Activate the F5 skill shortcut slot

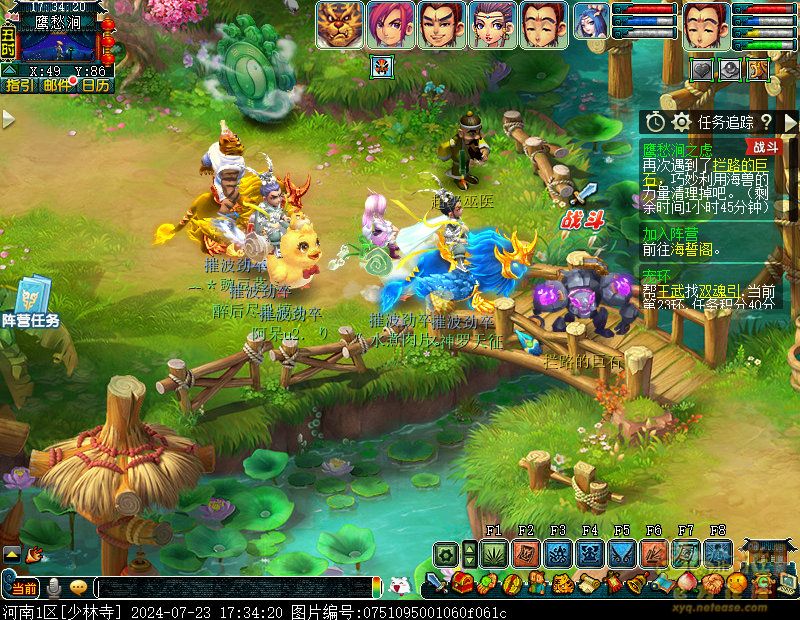(622, 553)
